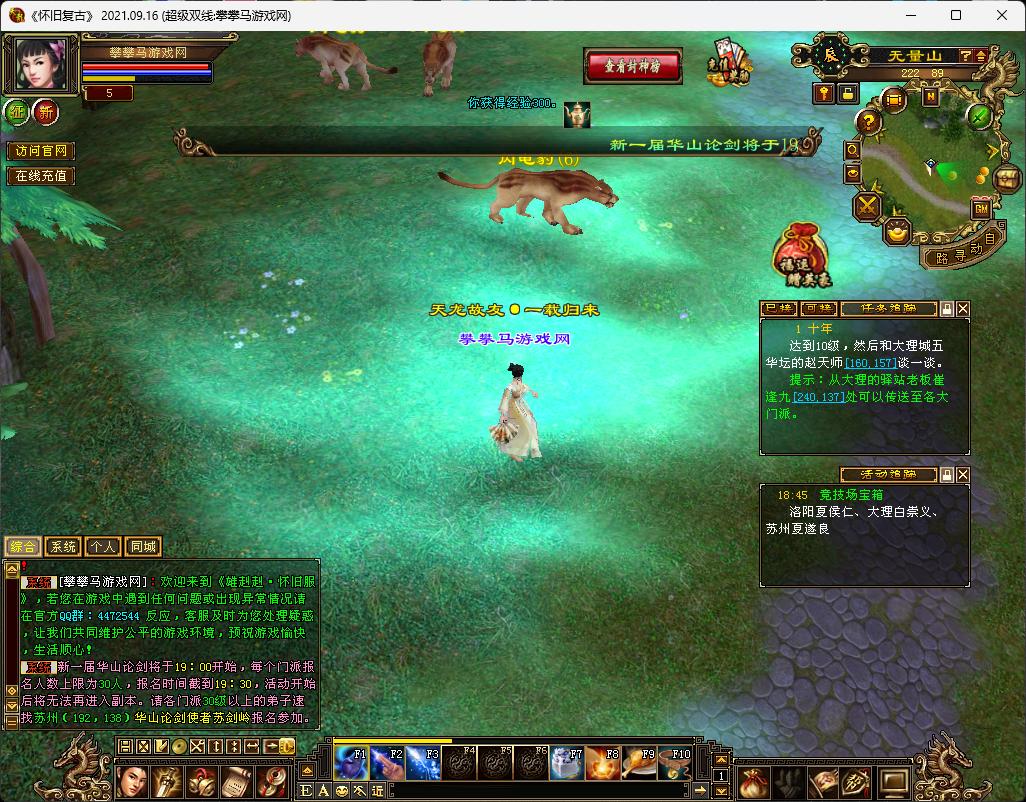The width and height of the screenshot is (1026, 802).
Task: Open the 查看封神榜 red button
Action: click(x=633, y=66)
